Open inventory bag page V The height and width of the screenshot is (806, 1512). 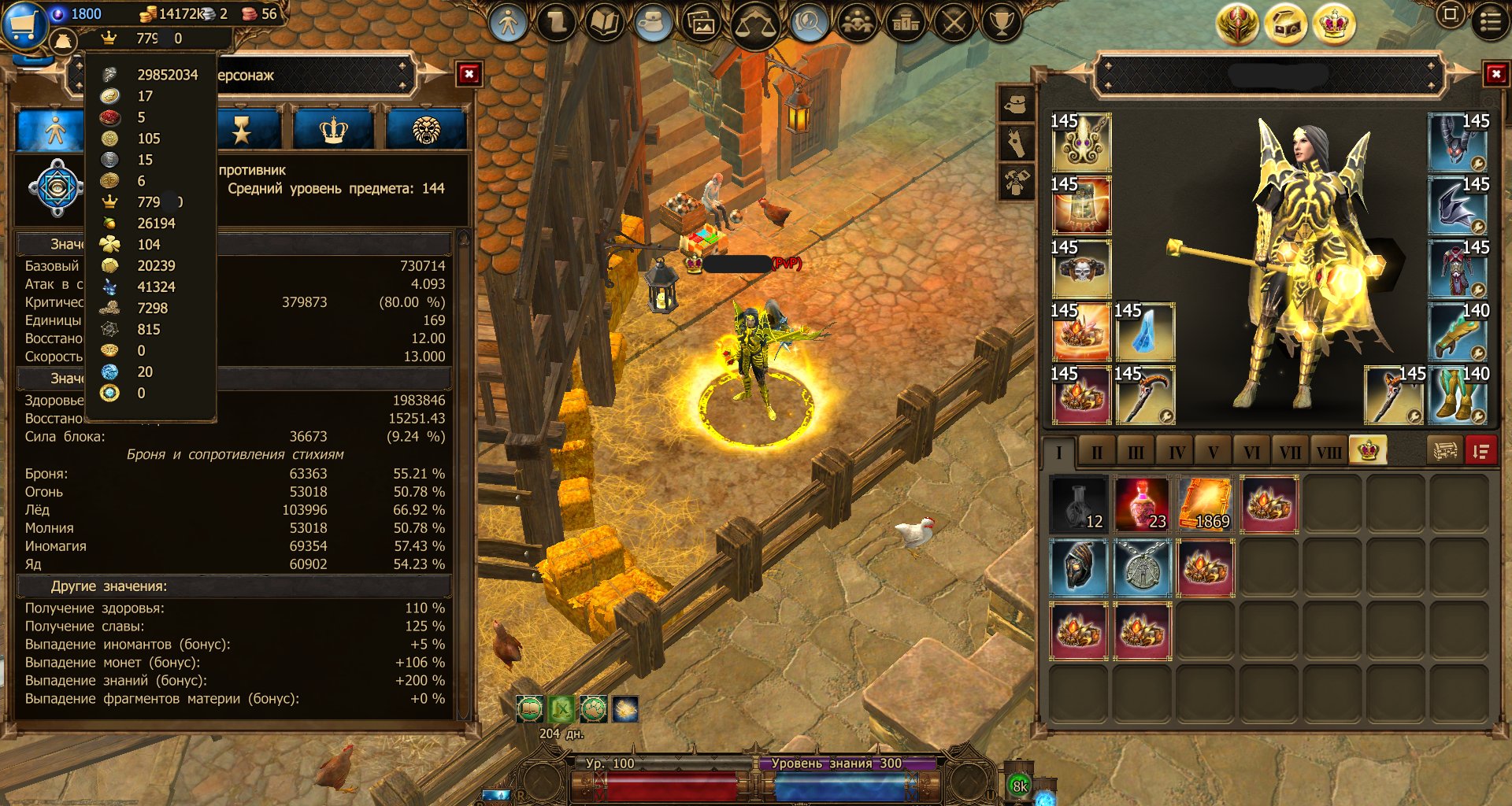pyautogui.click(x=1213, y=453)
